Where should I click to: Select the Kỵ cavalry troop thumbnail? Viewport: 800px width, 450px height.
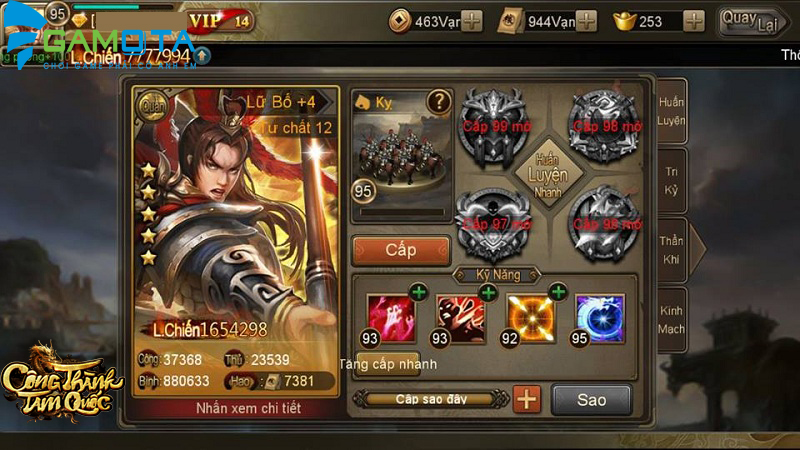pos(400,150)
